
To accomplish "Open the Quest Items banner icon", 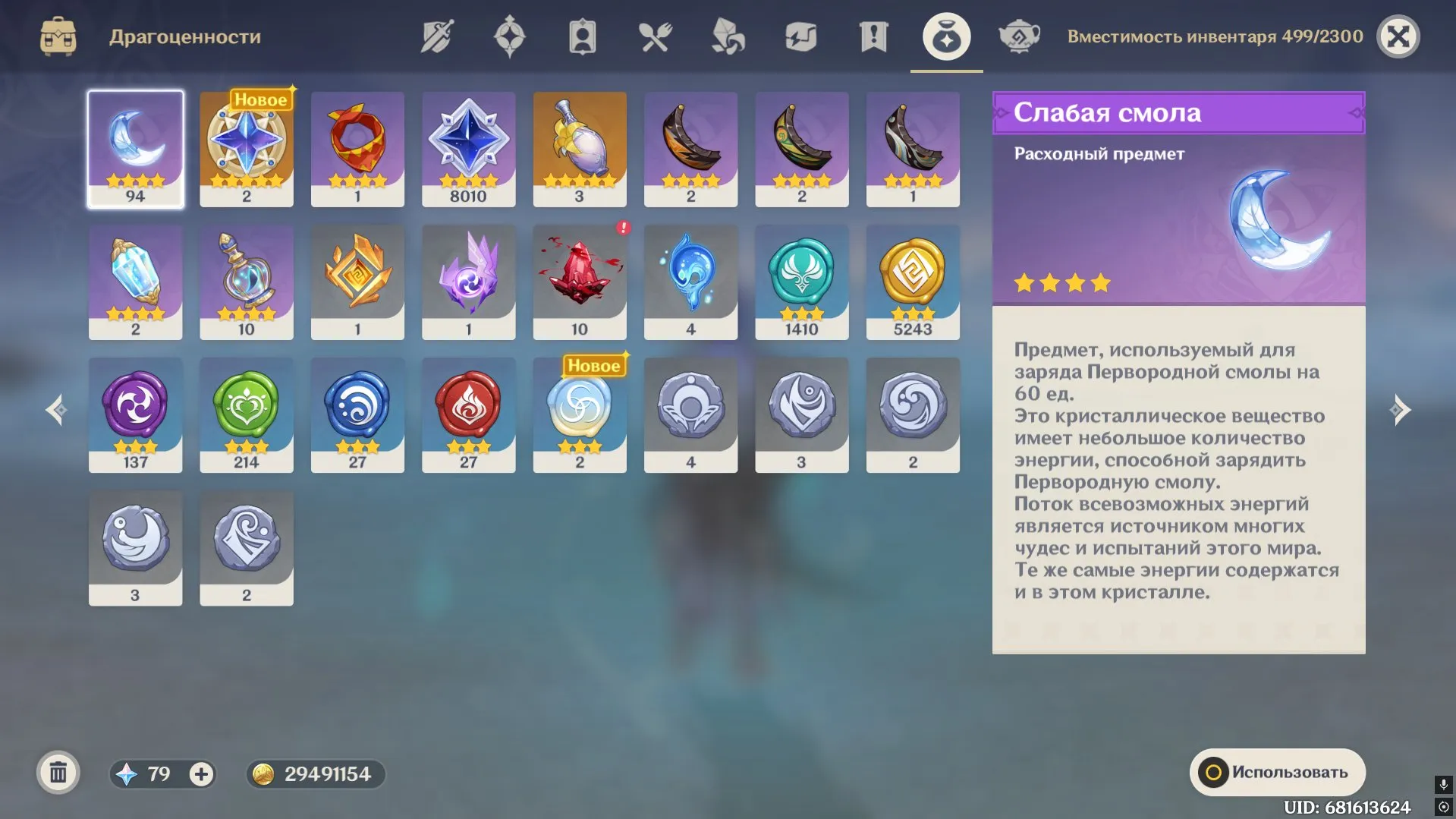I will click(x=872, y=35).
